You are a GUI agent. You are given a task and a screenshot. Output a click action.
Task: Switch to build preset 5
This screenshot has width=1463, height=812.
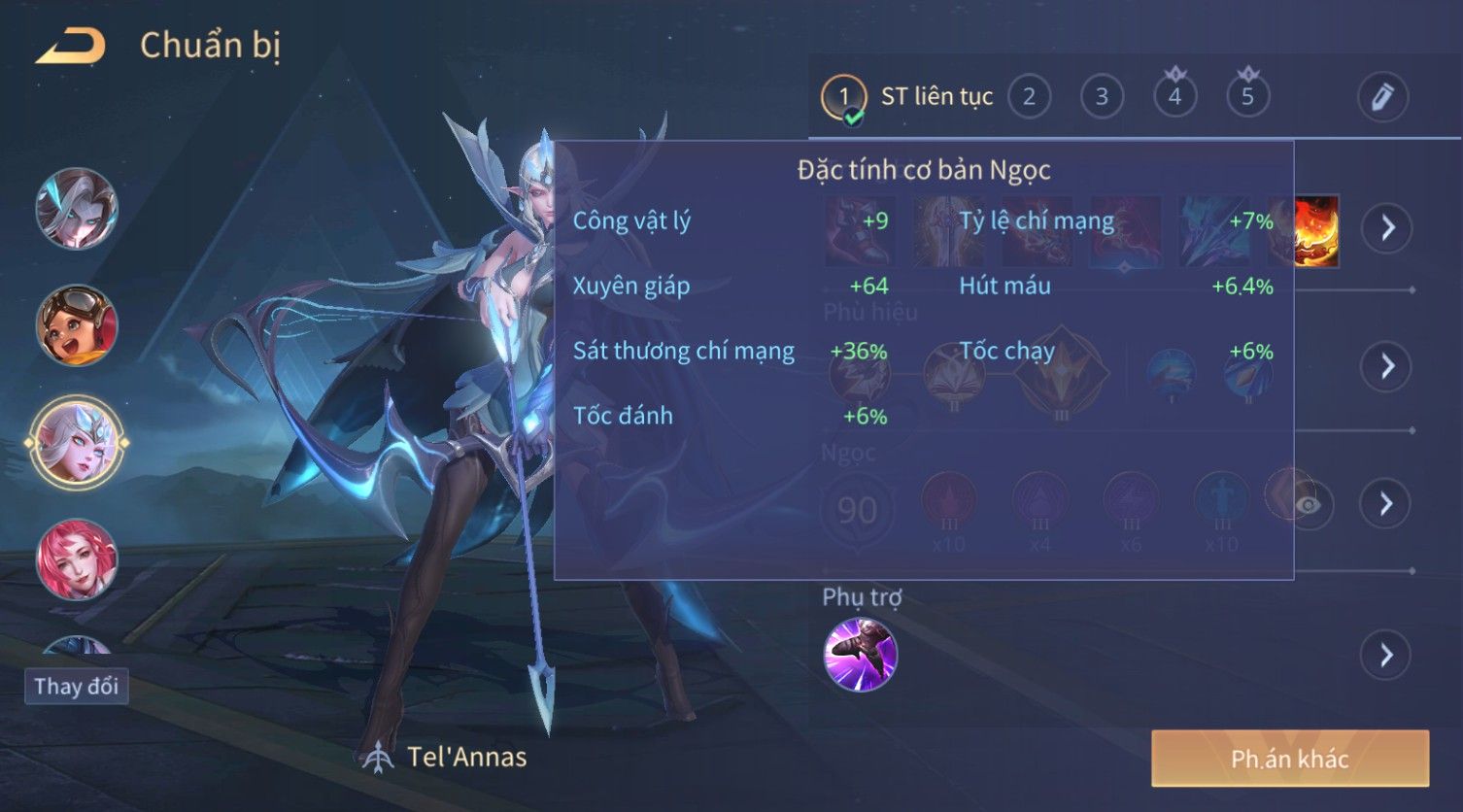click(1247, 97)
